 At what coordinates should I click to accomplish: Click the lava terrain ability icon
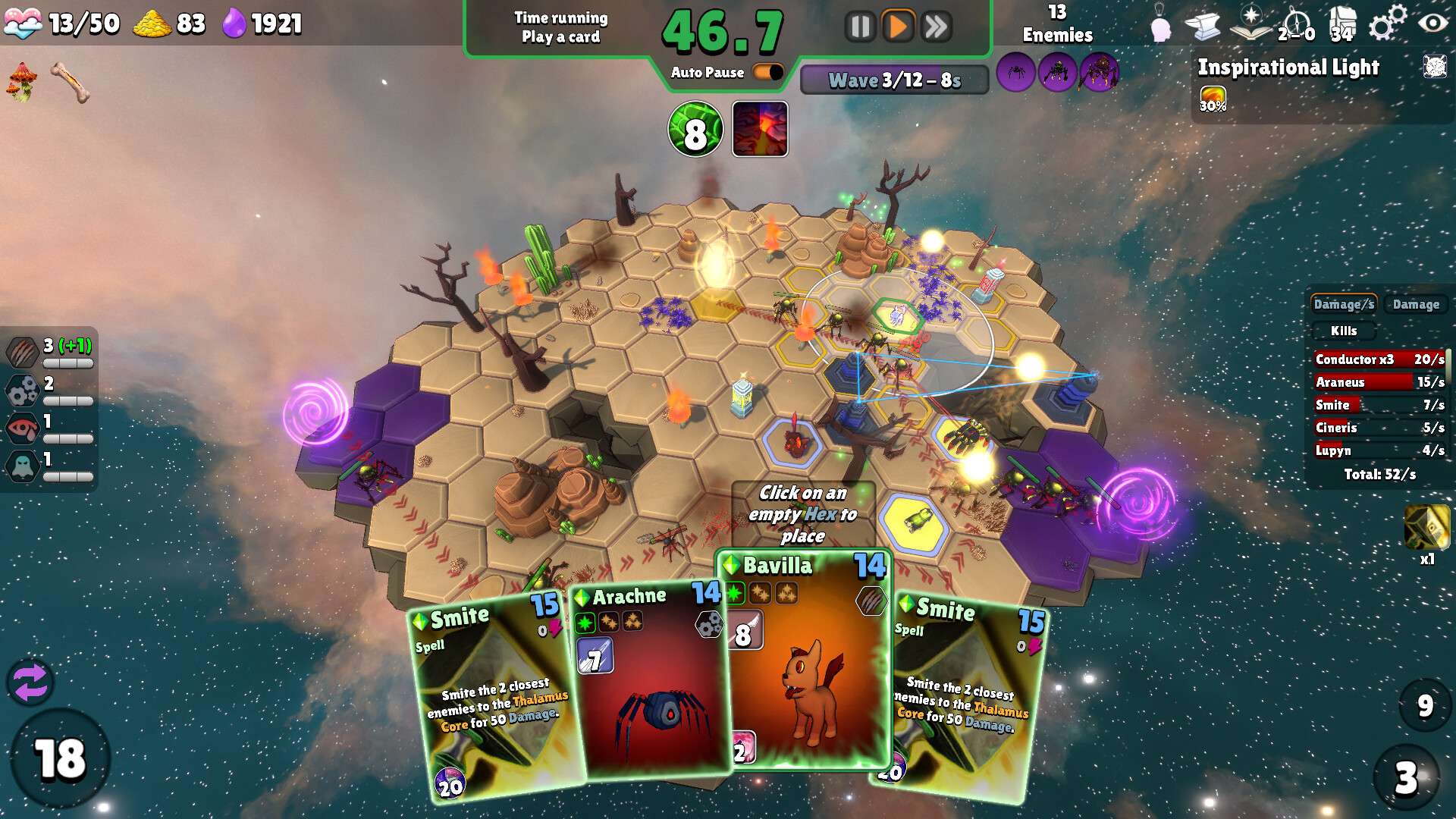[760, 129]
